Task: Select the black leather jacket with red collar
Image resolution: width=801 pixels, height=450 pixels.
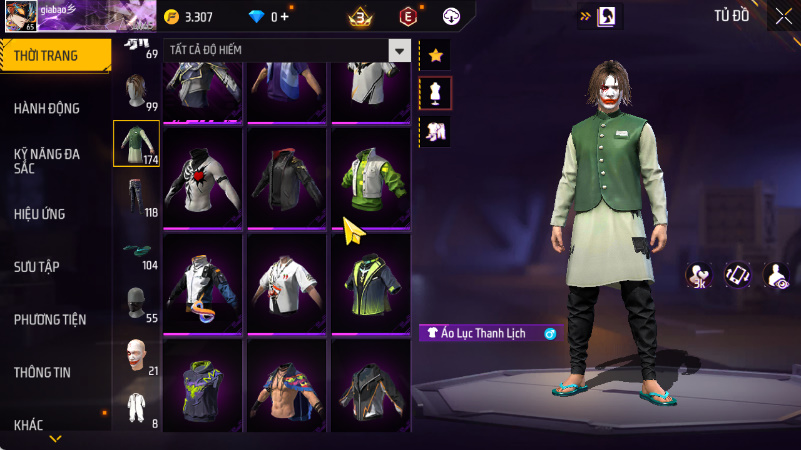Action: (x=287, y=179)
